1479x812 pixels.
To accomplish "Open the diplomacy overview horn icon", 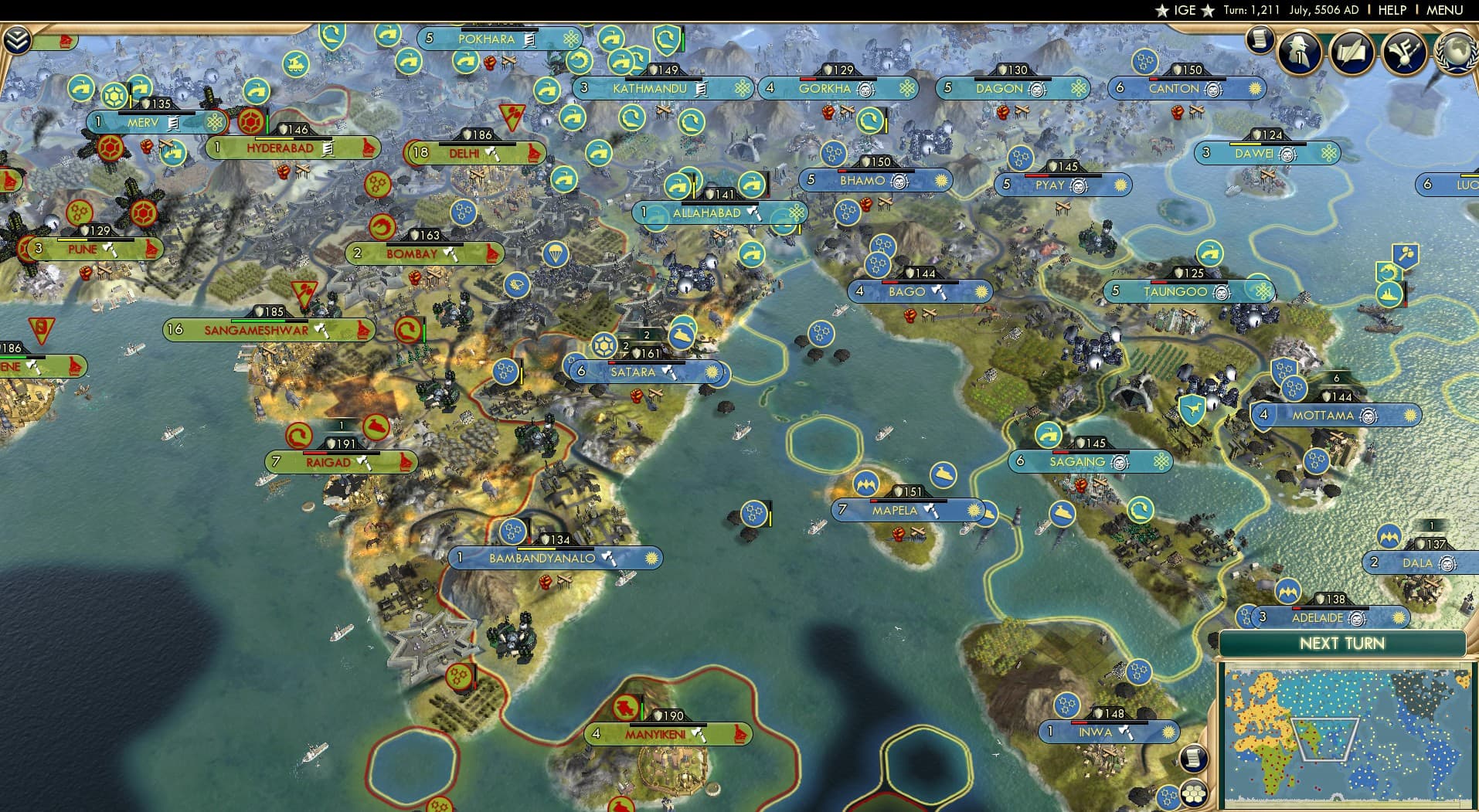I will pos(1403,53).
